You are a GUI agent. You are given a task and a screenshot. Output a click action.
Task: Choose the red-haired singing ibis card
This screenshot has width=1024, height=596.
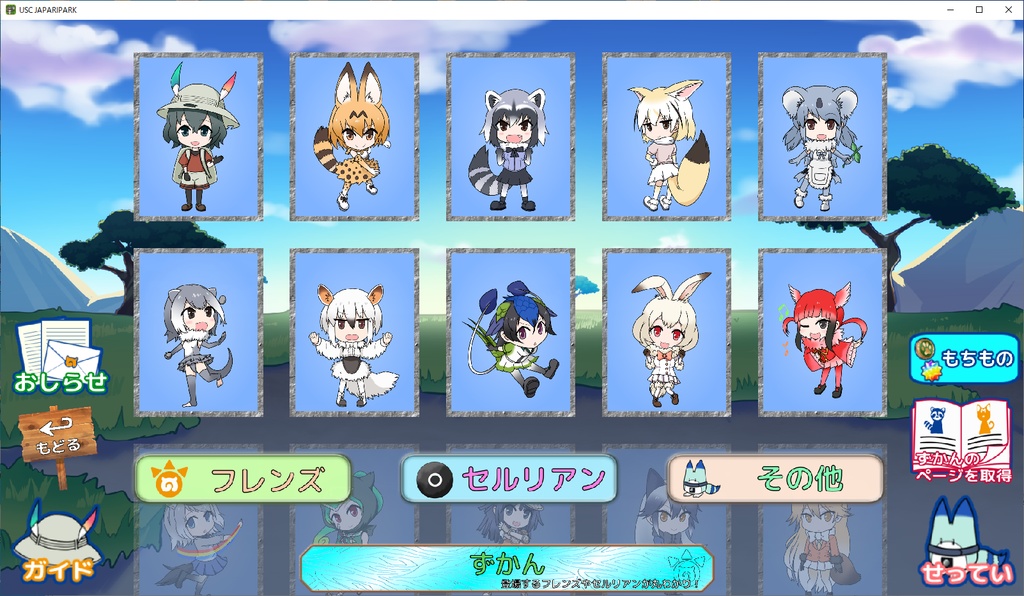point(823,332)
